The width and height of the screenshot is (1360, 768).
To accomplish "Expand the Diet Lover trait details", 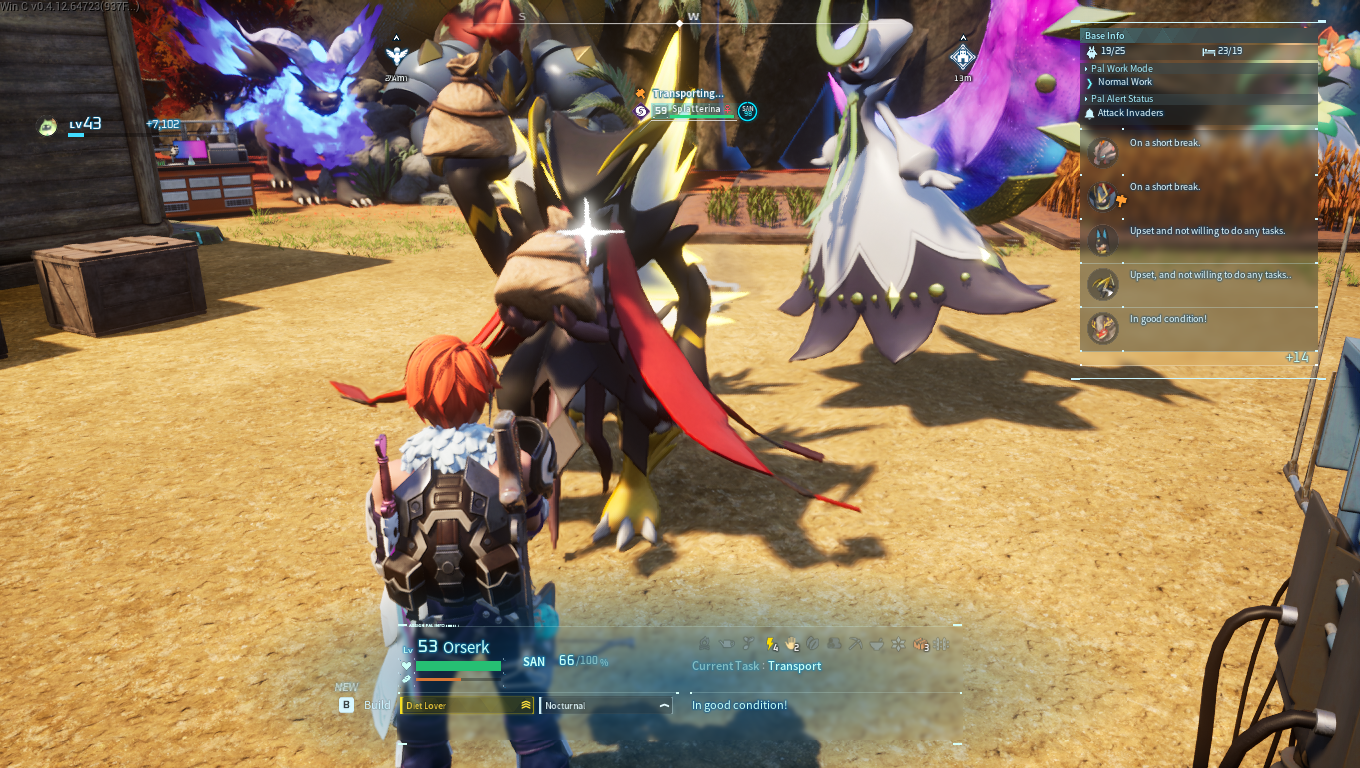I will [x=527, y=704].
